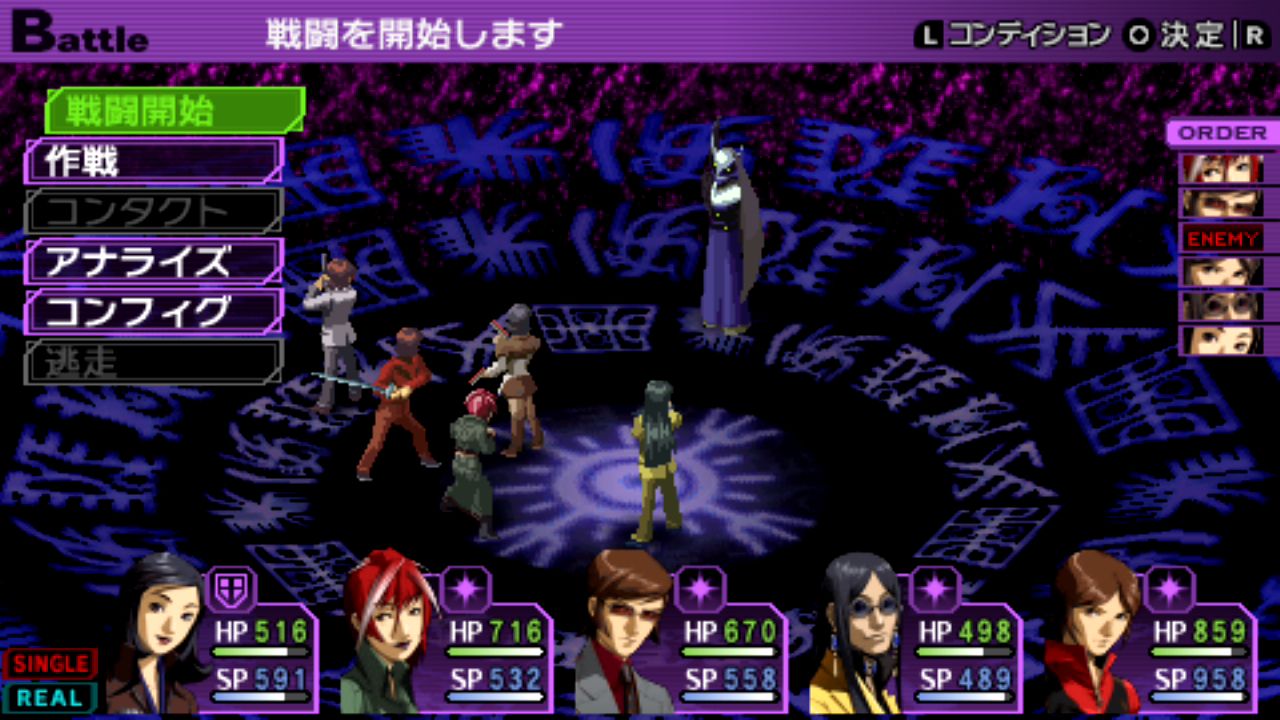Open the 作戦 strategy menu

click(153, 161)
